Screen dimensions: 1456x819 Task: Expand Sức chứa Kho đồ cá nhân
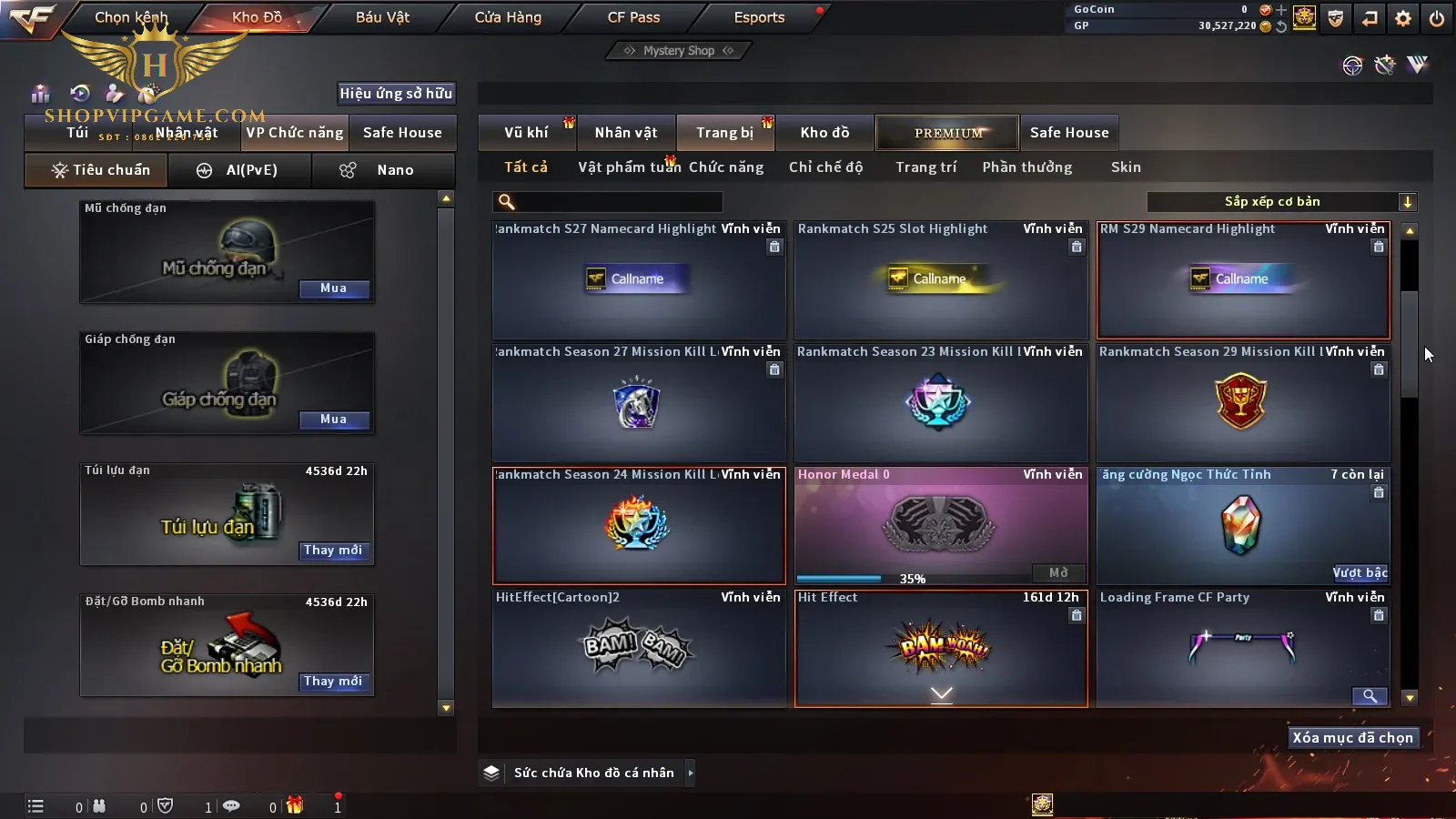click(x=690, y=773)
